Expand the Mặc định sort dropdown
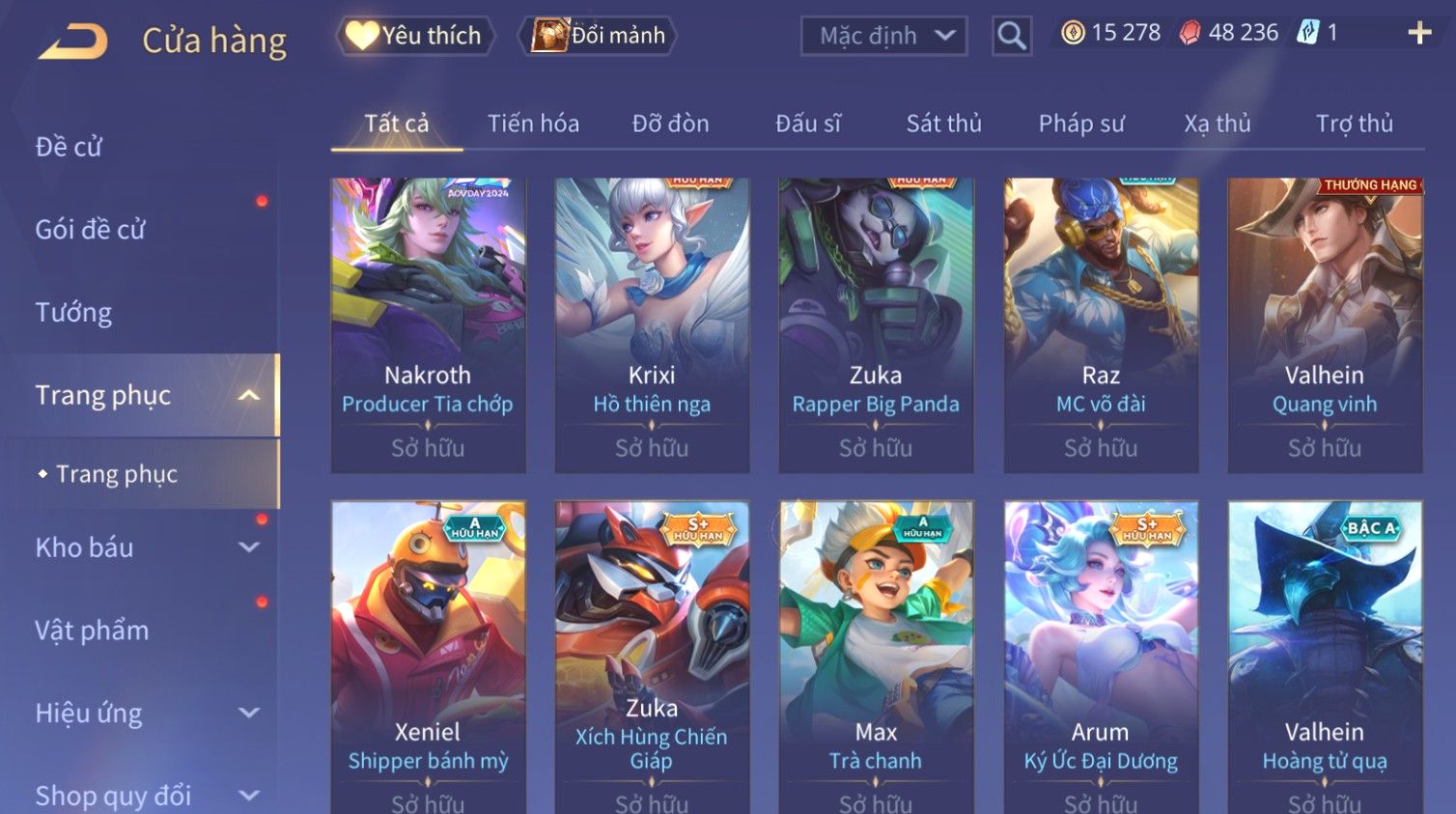Image resolution: width=1456 pixels, height=814 pixels. click(x=883, y=36)
